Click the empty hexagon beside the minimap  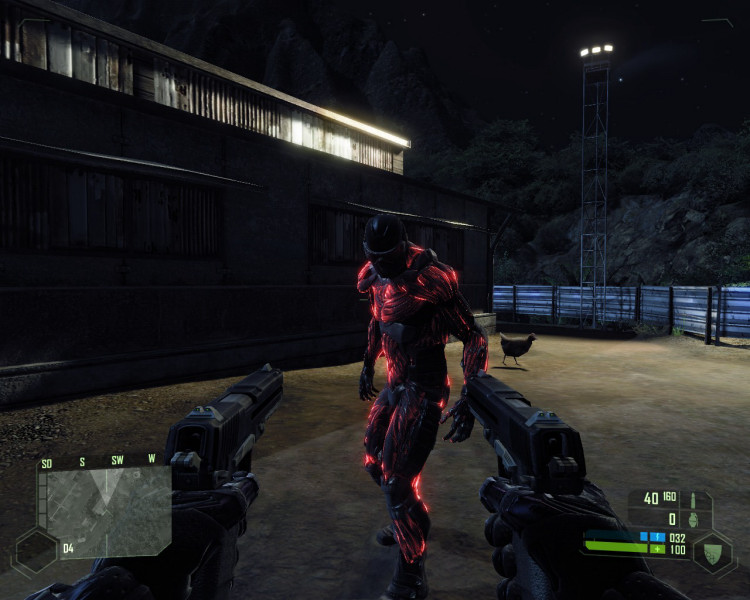click(35, 549)
